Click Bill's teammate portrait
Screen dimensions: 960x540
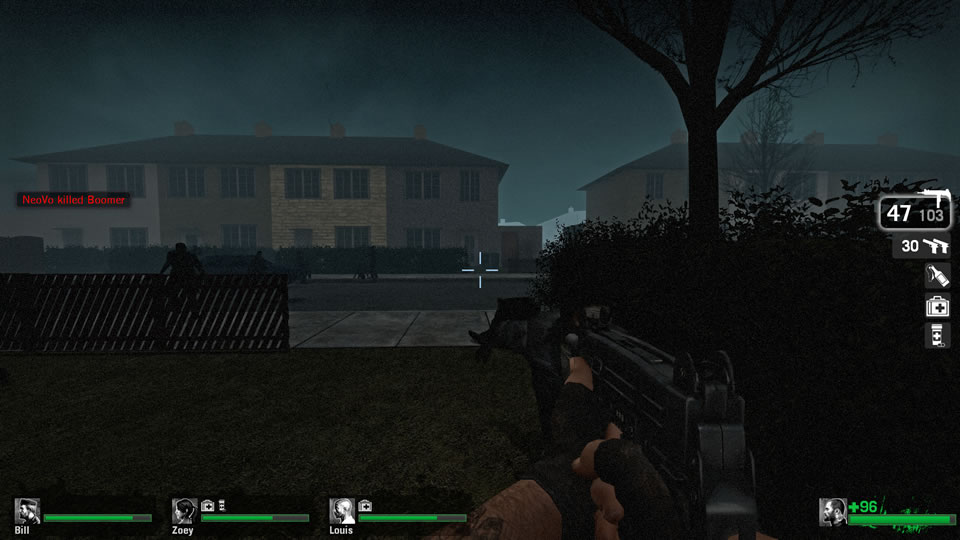[x=27, y=511]
